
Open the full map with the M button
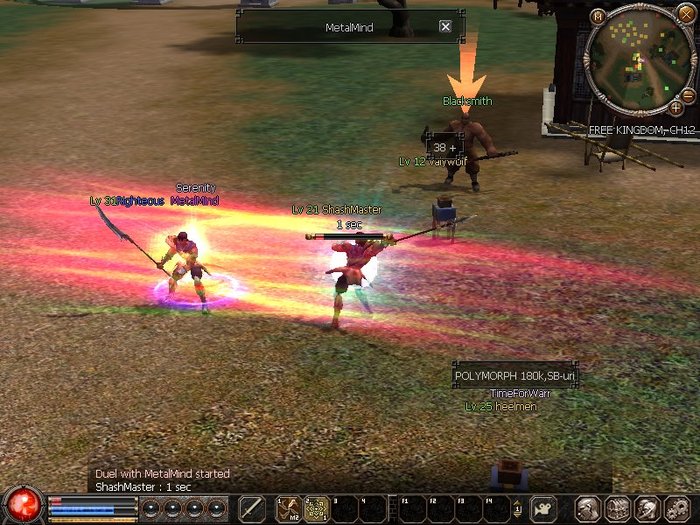(598, 16)
